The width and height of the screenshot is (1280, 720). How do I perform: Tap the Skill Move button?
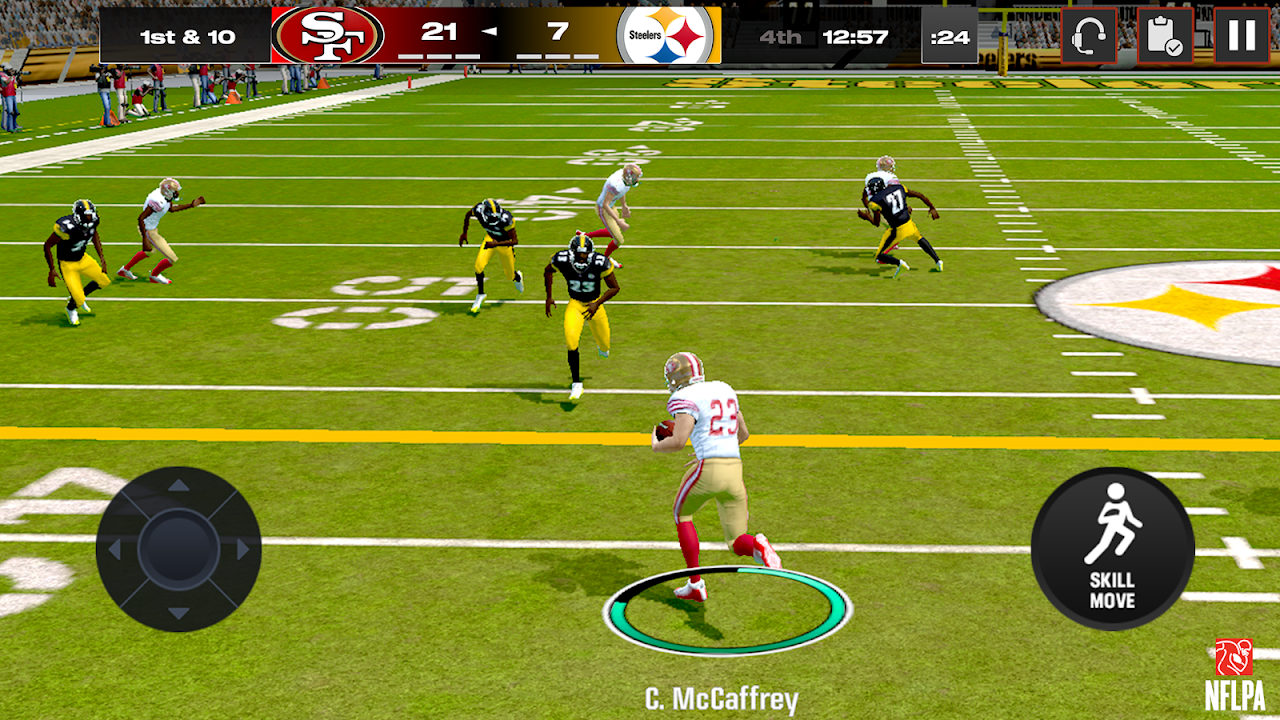click(1112, 548)
